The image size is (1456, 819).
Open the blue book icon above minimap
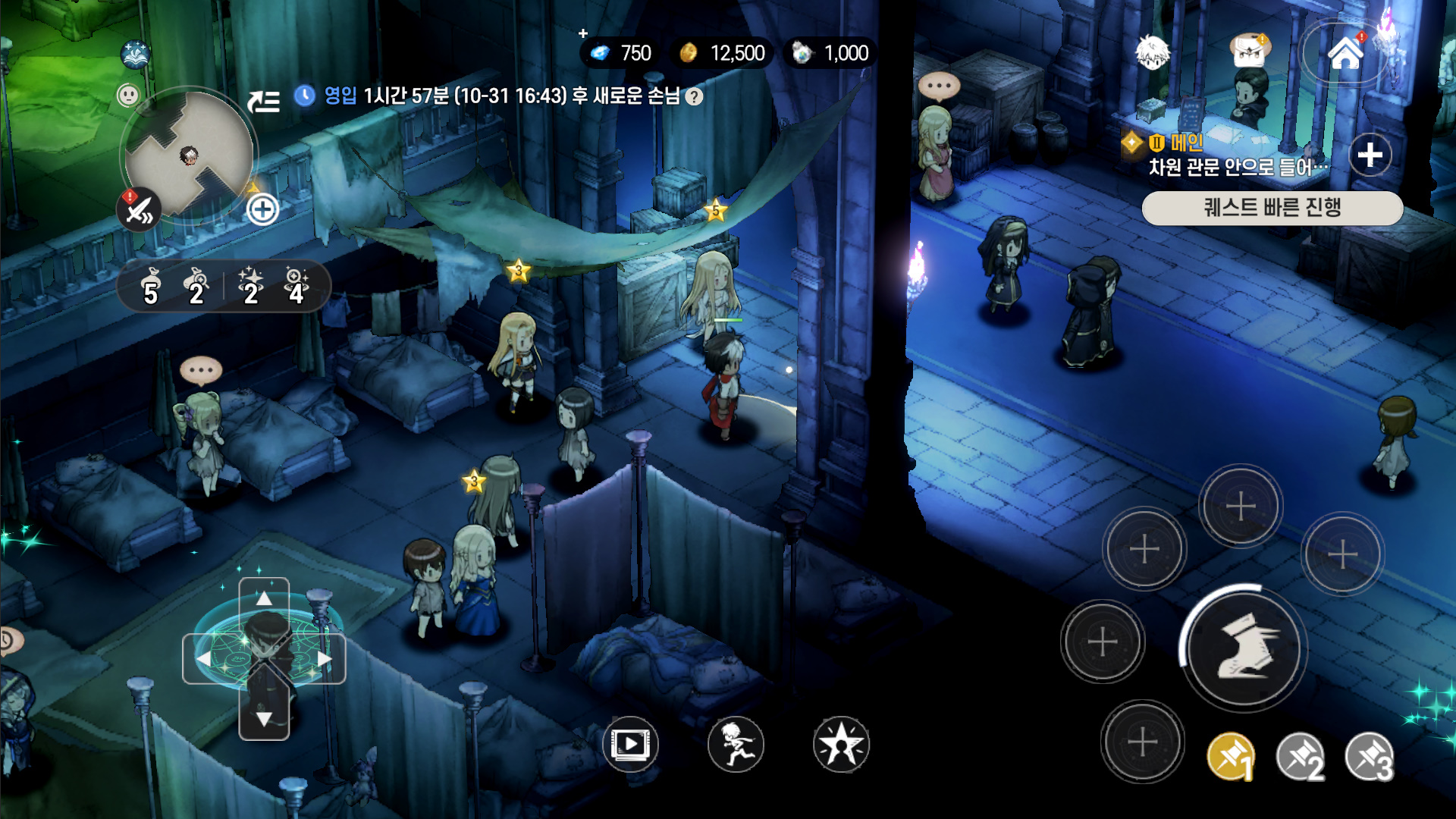click(136, 54)
